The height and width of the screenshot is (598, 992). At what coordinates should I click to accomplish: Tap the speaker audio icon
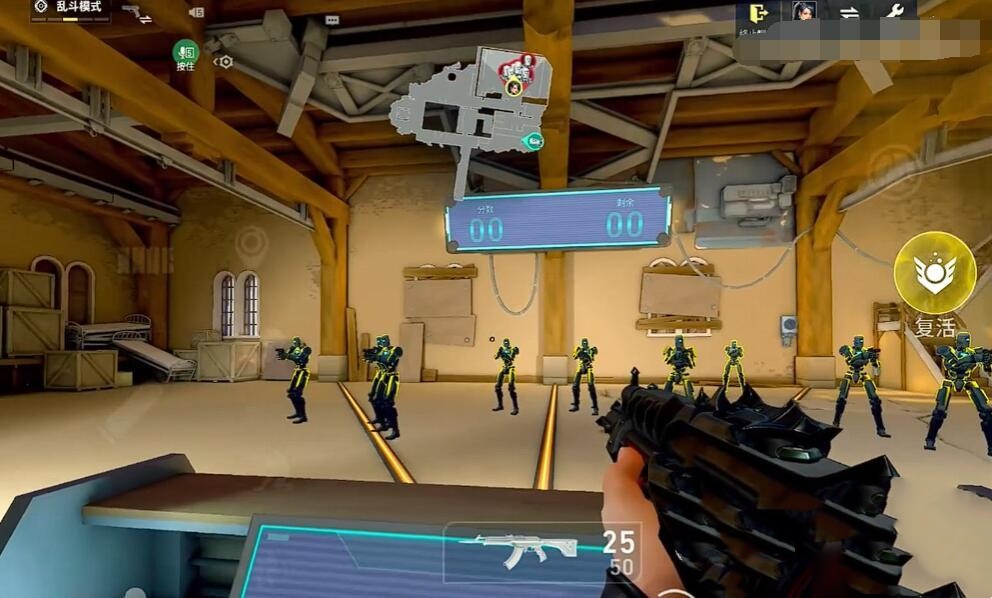(x=195, y=13)
